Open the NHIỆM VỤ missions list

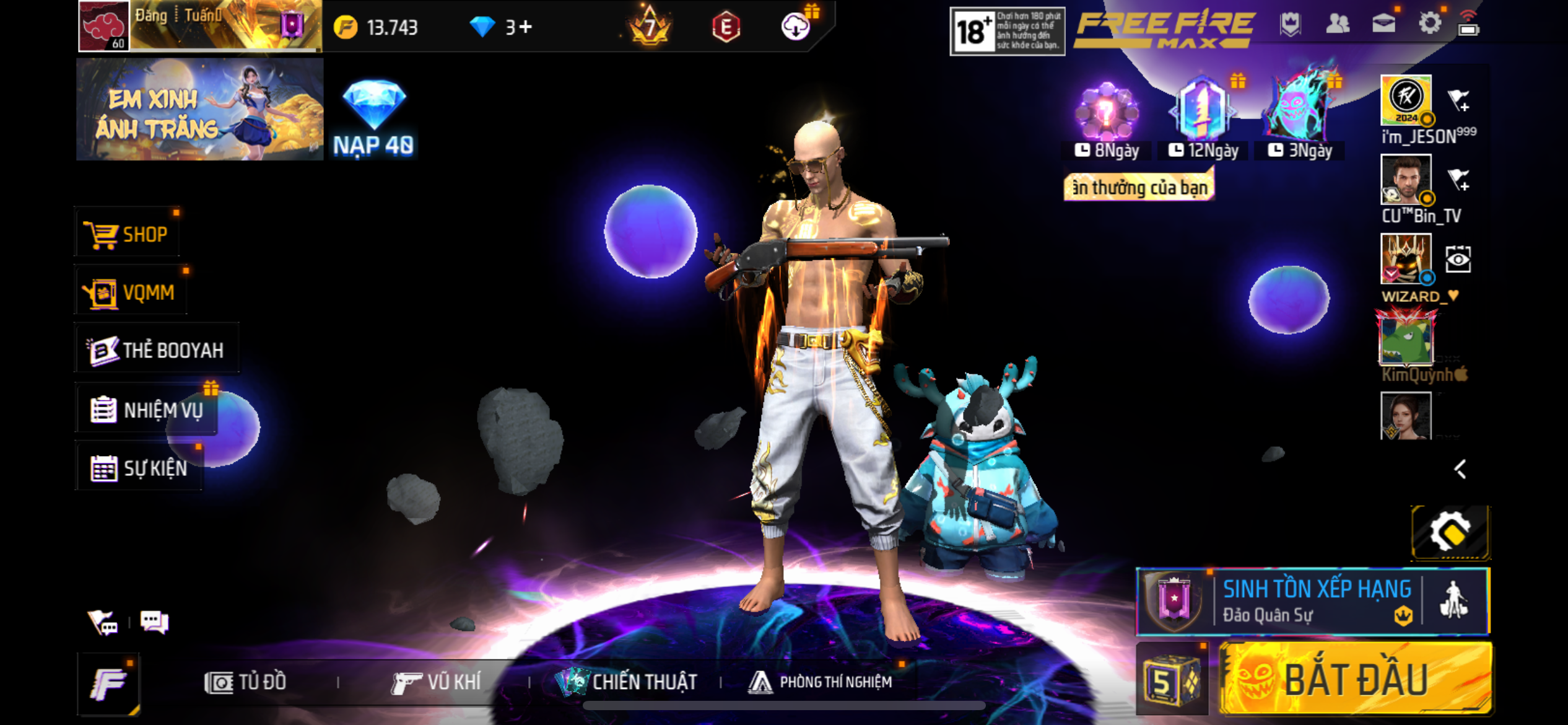(x=147, y=410)
